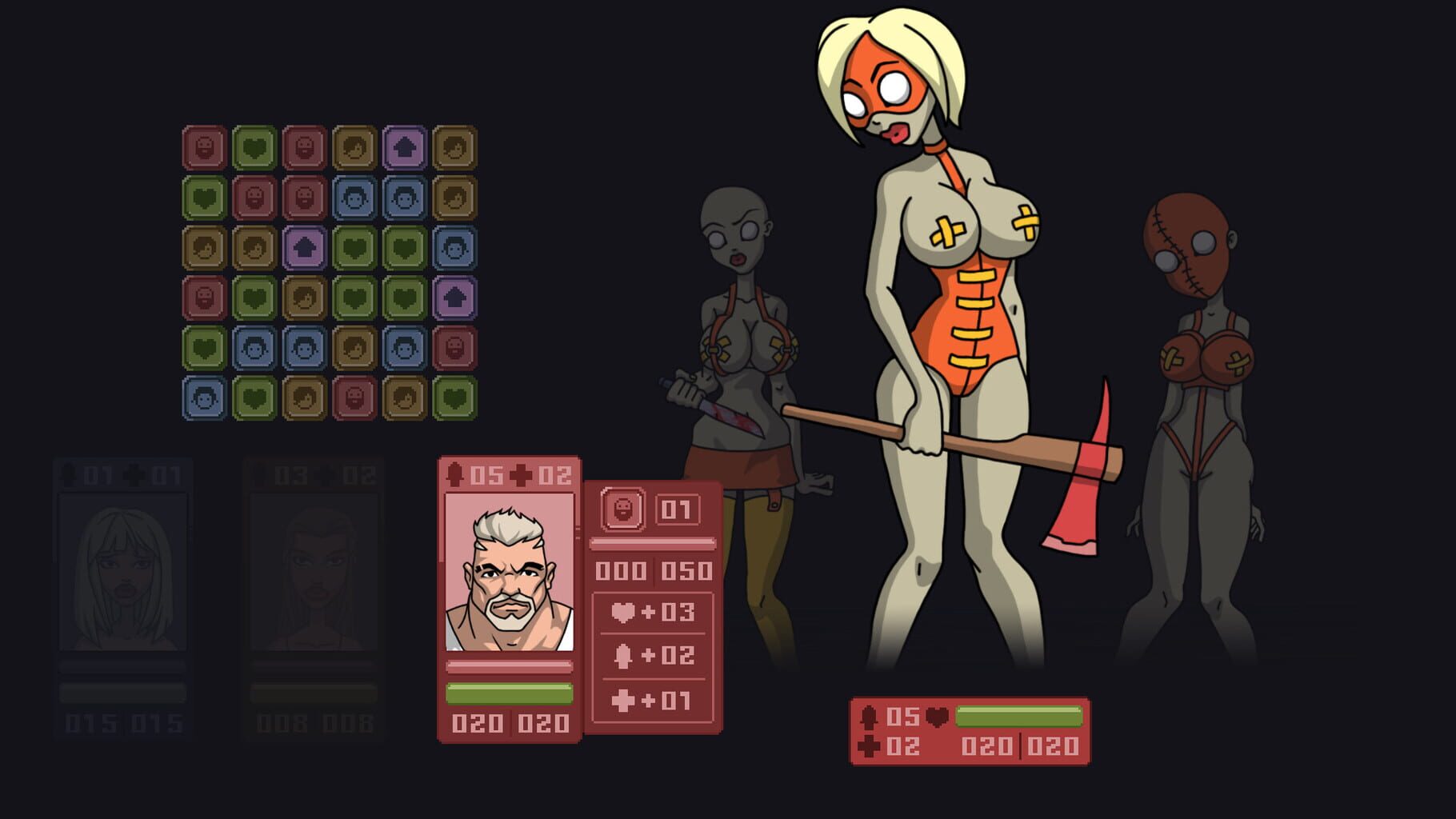Click the green heart tile in the puzzle grid
The width and height of the screenshot is (1456, 819).
pyautogui.click(x=253, y=146)
